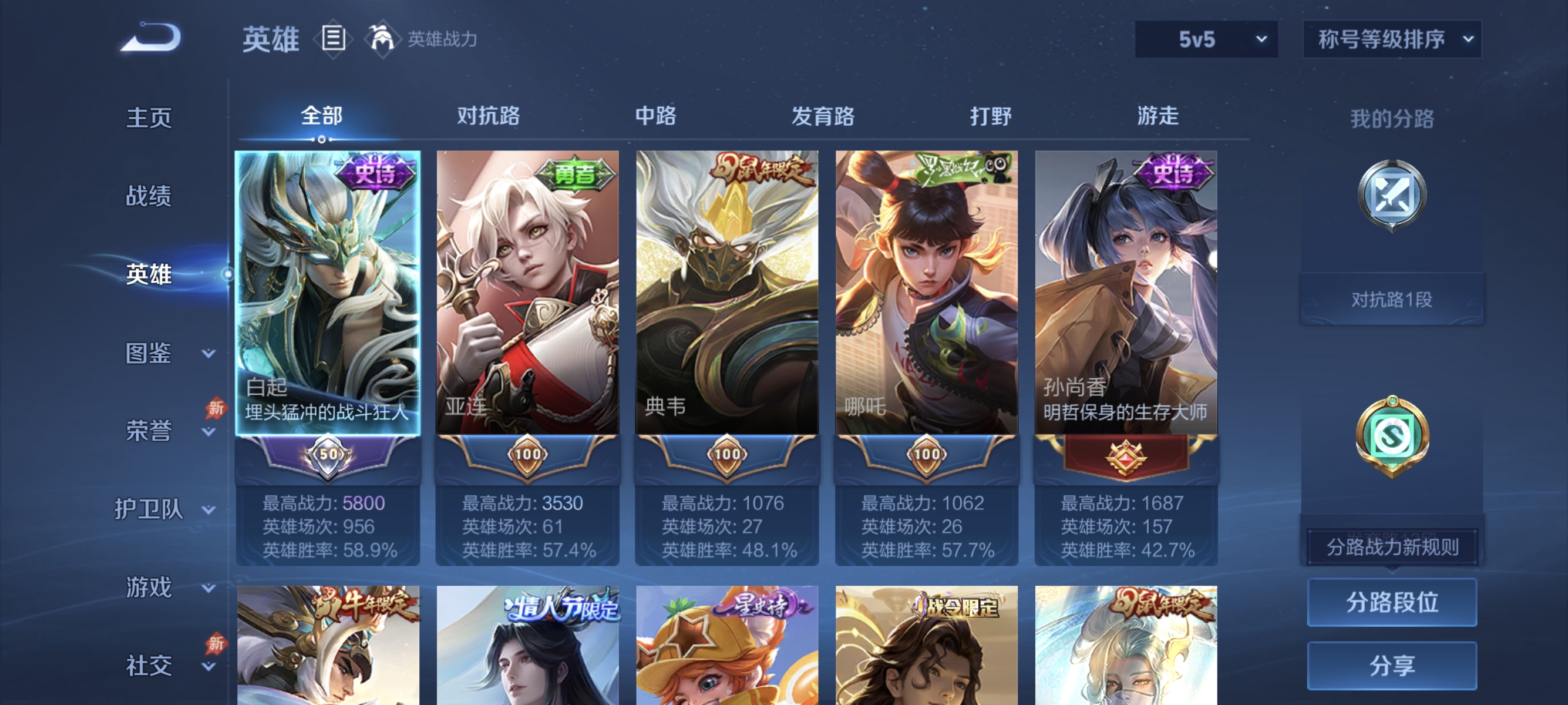Switch to the 打野 jungle tab
Screen dimensions: 1568x705
992,117
